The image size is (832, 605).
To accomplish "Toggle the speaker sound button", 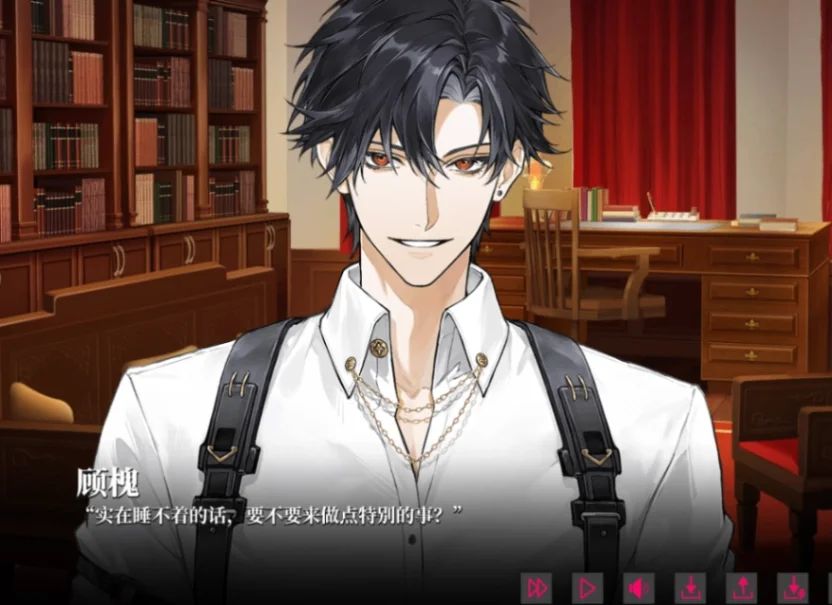I will click(x=638, y=587).
